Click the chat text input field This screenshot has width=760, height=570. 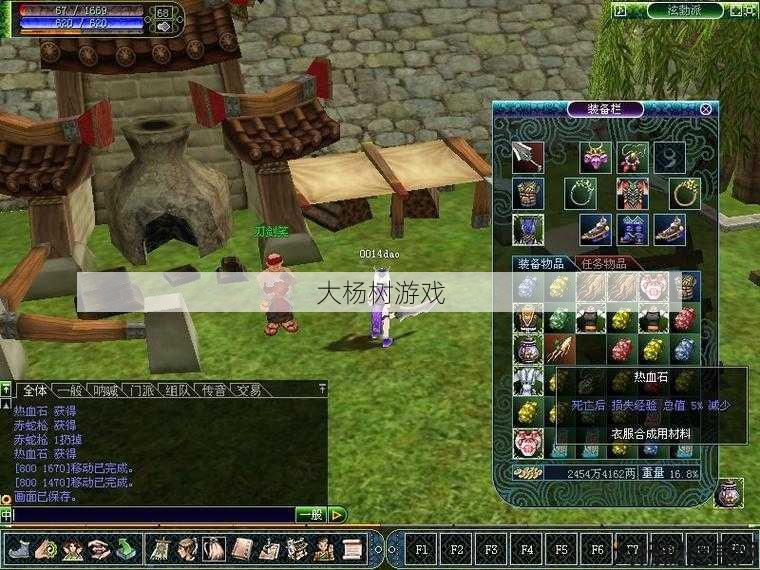tap(150, 515)
